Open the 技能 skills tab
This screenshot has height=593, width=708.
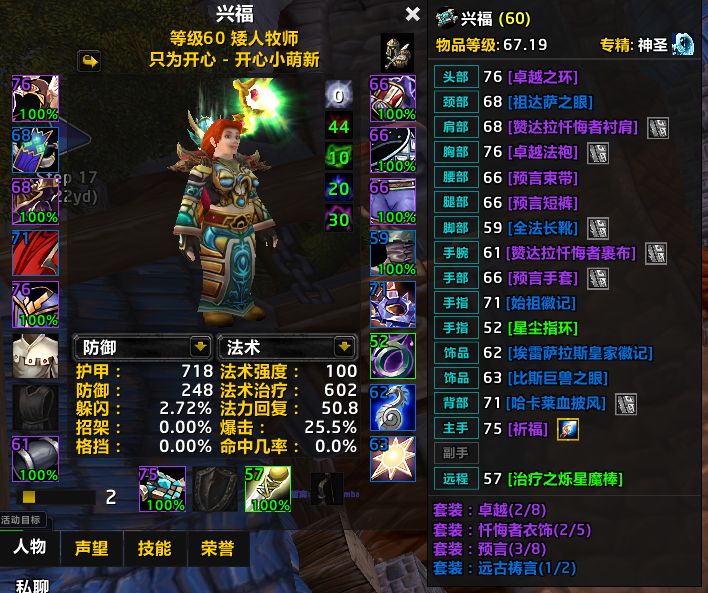(x=154, y=548)
